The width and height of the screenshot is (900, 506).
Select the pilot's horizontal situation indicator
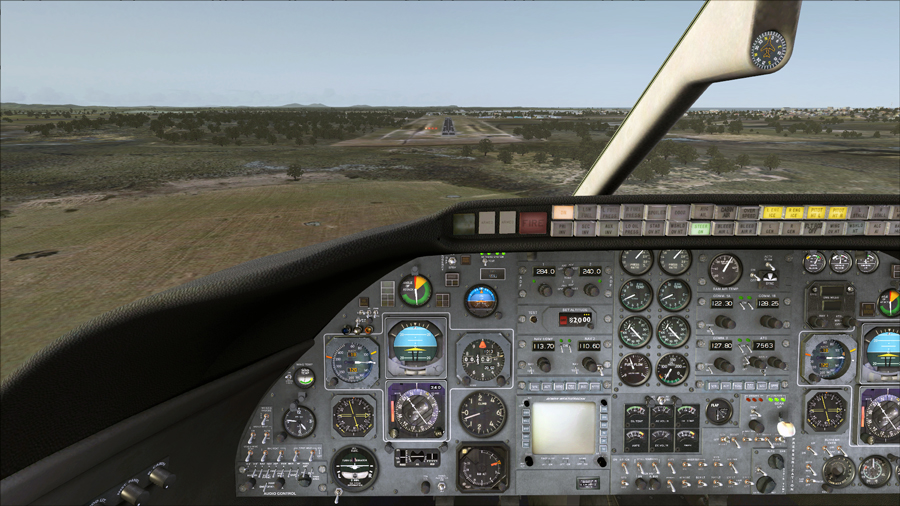(x=415, y=409)
